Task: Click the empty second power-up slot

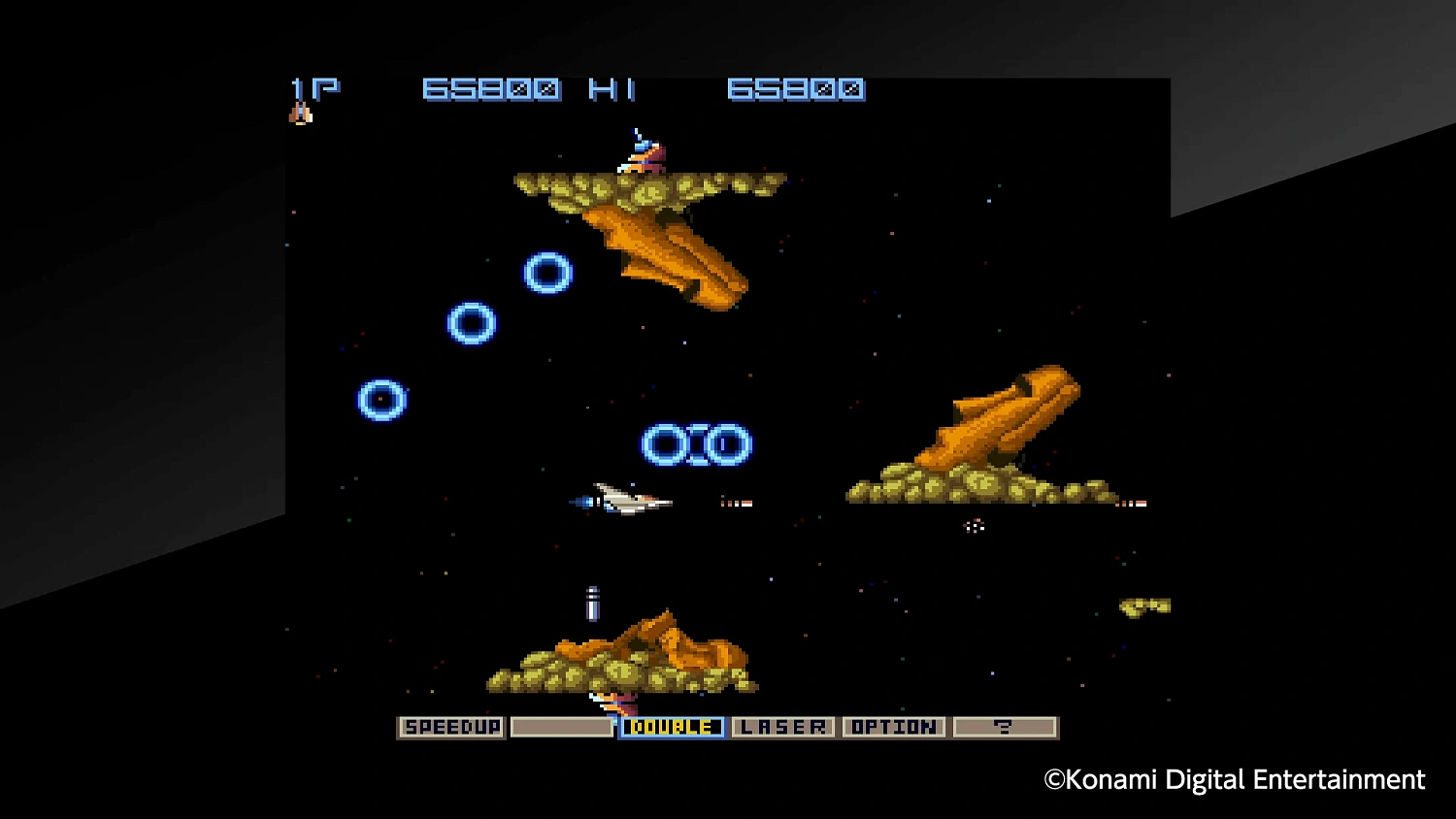Action: pyautogui.click(x=561, y=727)
